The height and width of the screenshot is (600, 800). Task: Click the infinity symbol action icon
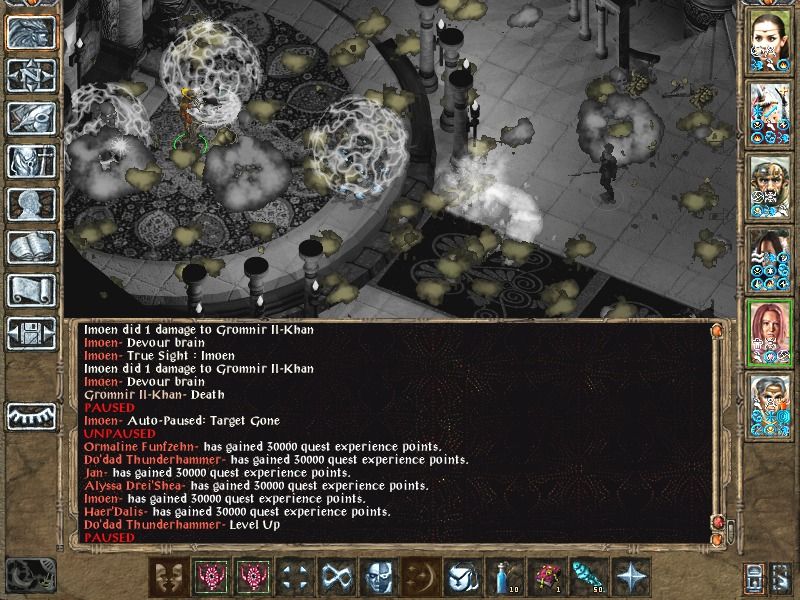(x=336, y=577)
